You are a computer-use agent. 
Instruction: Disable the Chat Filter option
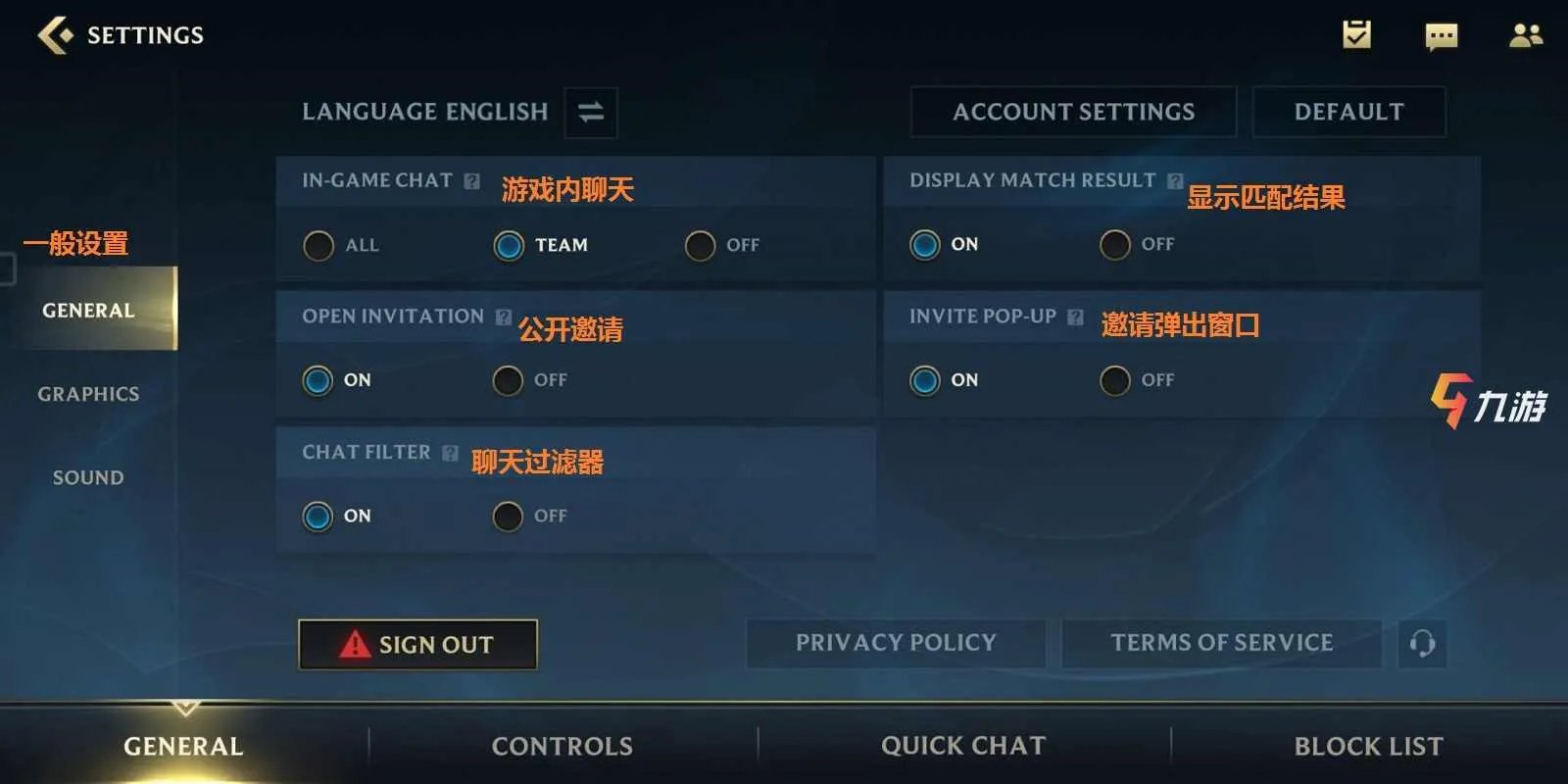pos(508,516)
